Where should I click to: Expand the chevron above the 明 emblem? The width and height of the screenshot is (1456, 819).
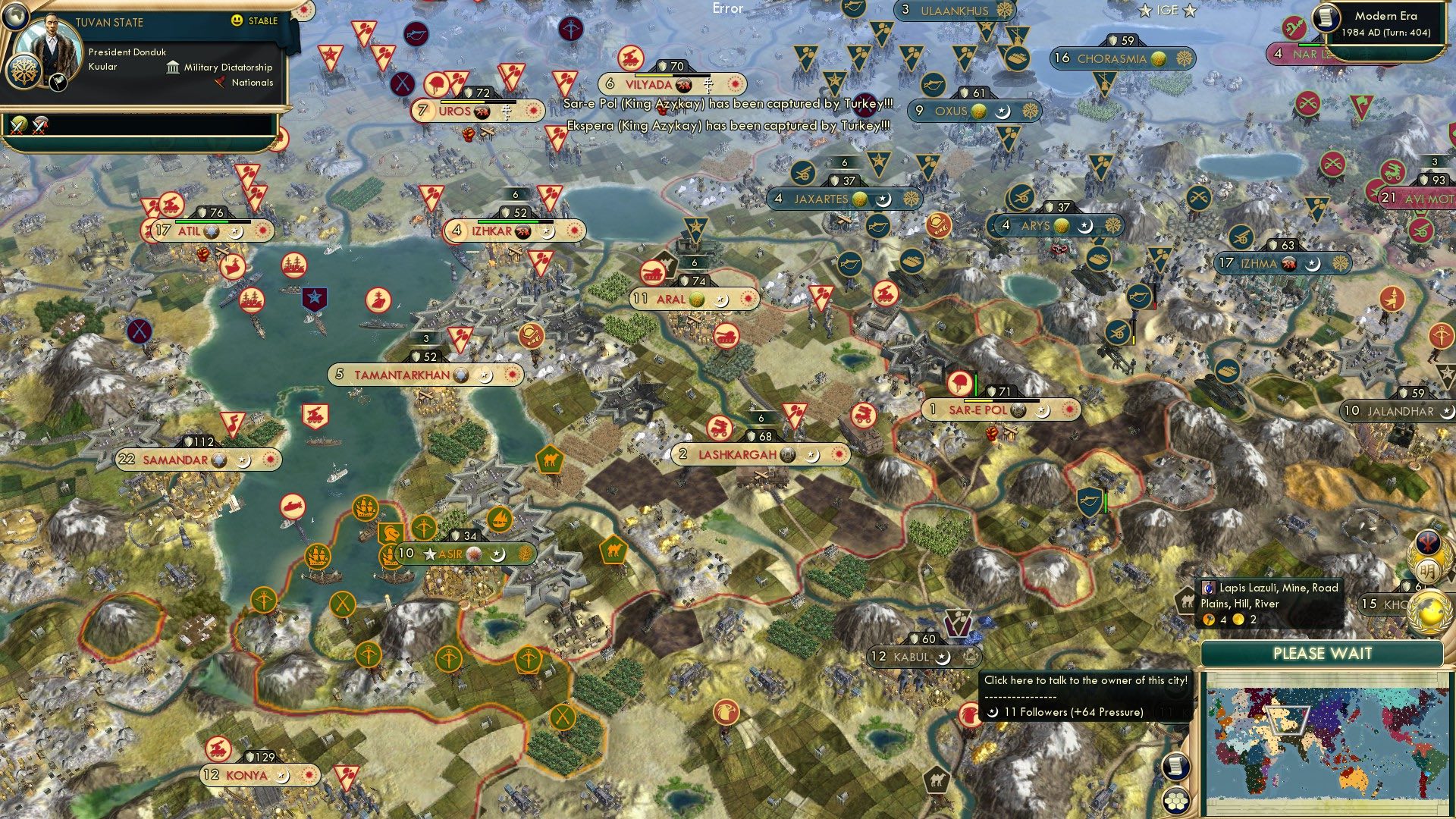coord(1428,541)
